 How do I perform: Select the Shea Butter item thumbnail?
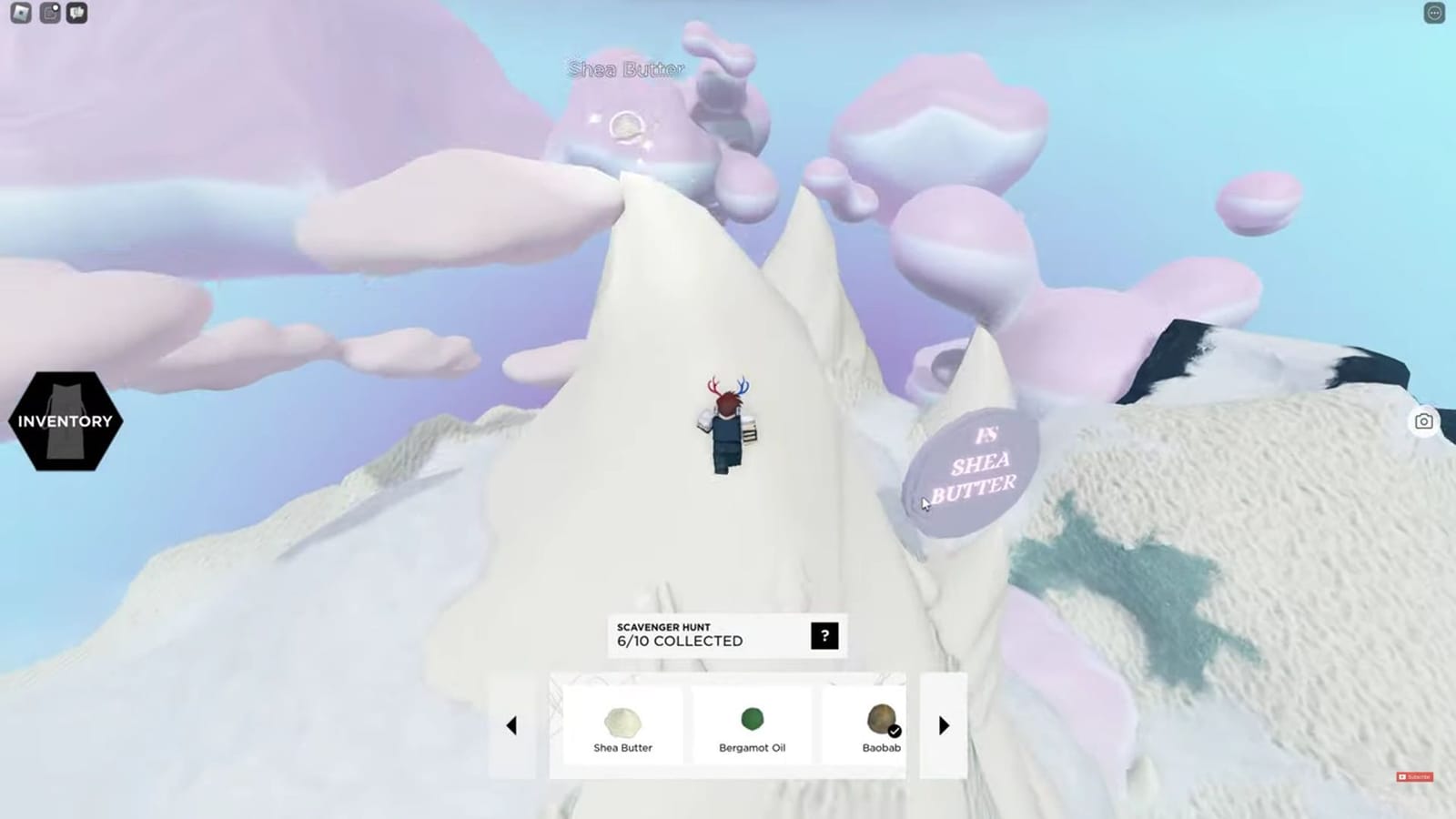click(x=622, y=722)
